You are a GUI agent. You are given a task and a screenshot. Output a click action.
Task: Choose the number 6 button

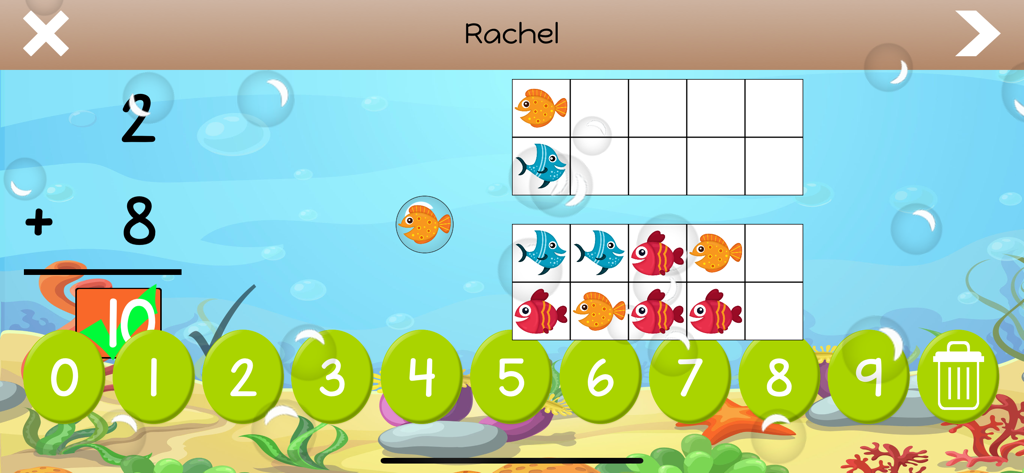(600, 377)
